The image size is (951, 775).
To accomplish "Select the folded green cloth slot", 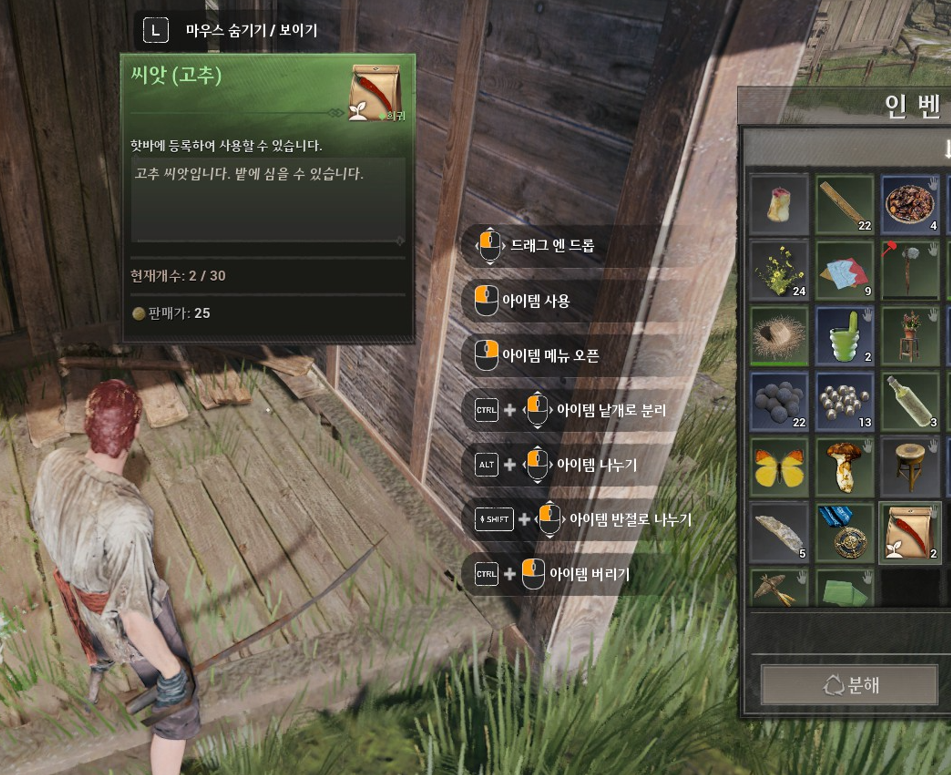I will point(844,588).
